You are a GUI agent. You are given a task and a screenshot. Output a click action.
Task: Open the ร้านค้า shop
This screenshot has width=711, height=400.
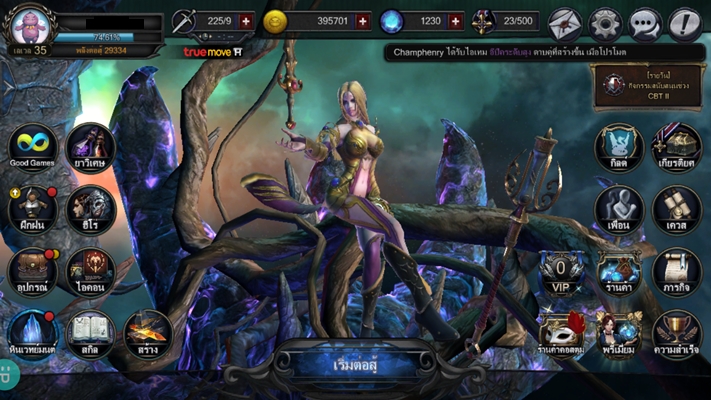[619, 270]
